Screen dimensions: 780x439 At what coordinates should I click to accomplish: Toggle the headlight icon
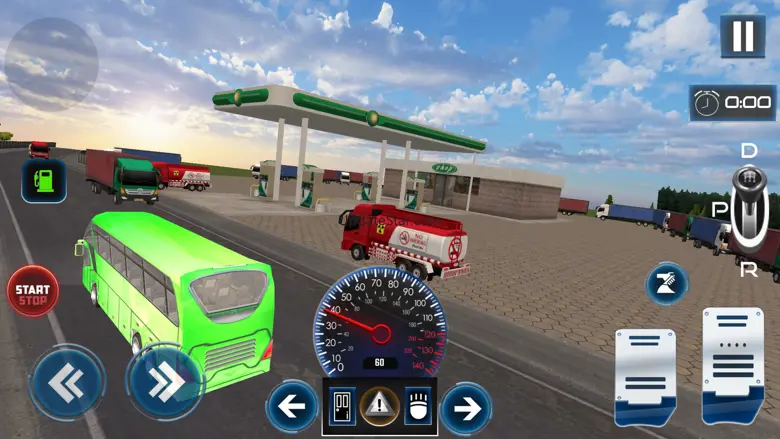415,407
